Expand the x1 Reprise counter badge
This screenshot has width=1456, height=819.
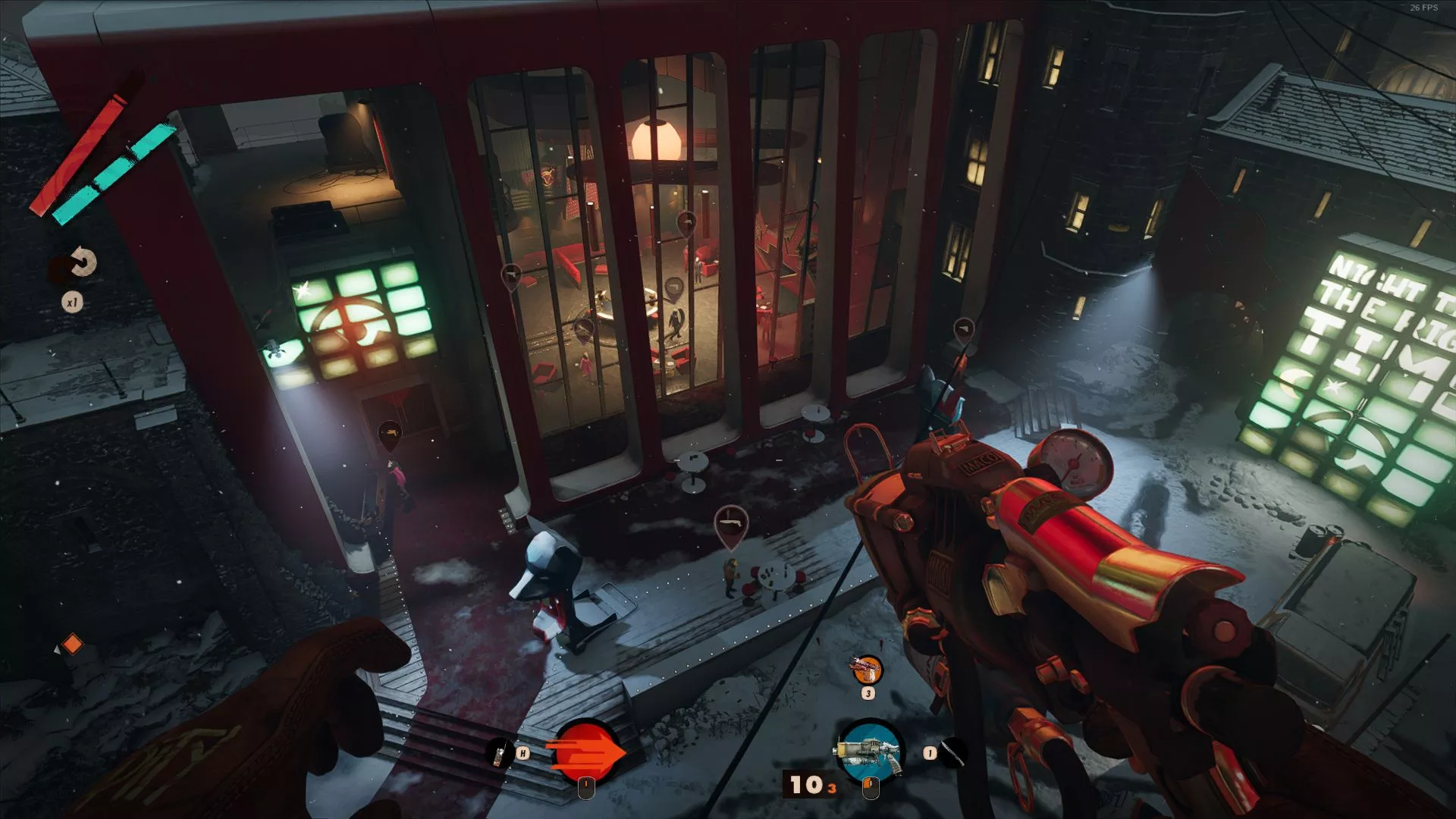click(73, 300)
